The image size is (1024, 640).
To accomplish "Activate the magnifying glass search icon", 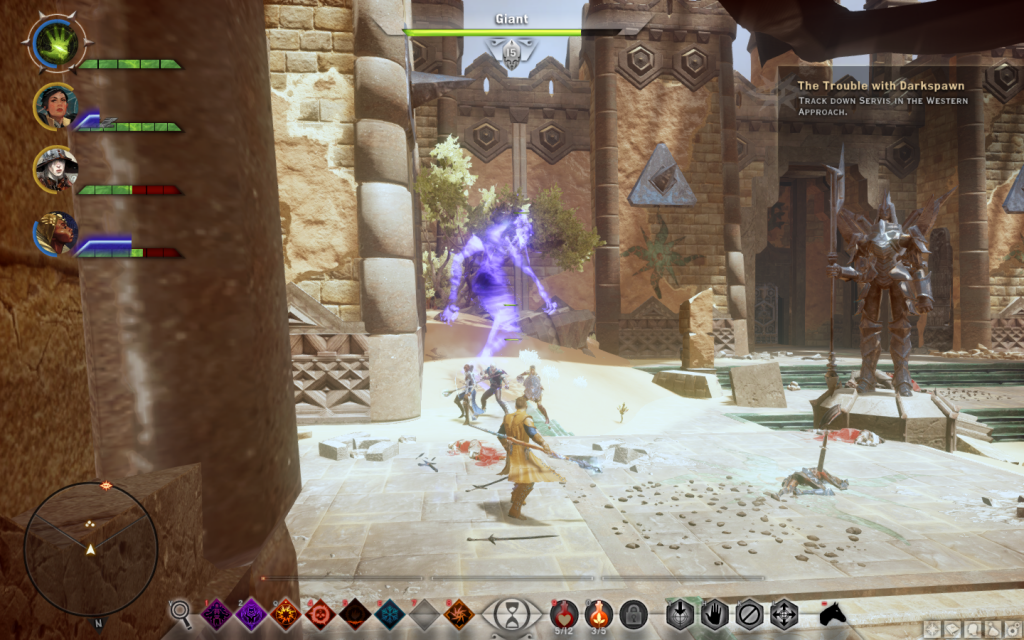I will point(181,612).
